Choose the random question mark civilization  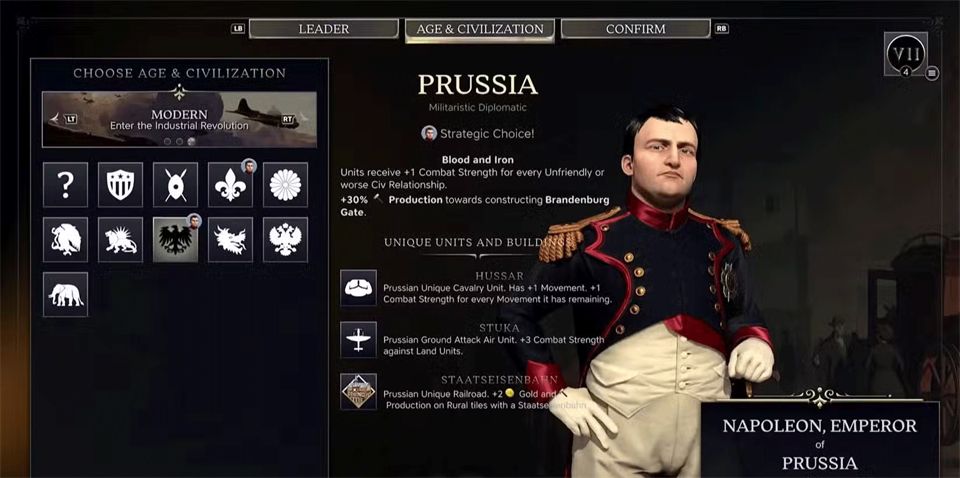click(x=65, y=185)
